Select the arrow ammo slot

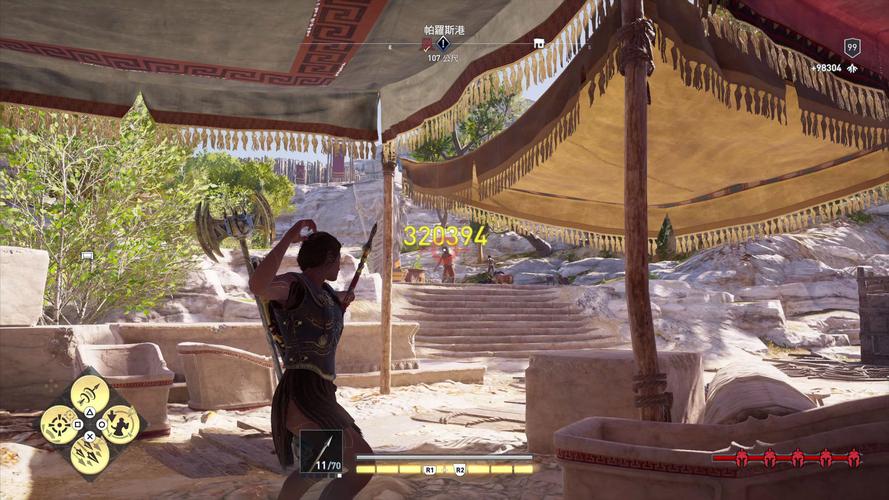(321, 451)
